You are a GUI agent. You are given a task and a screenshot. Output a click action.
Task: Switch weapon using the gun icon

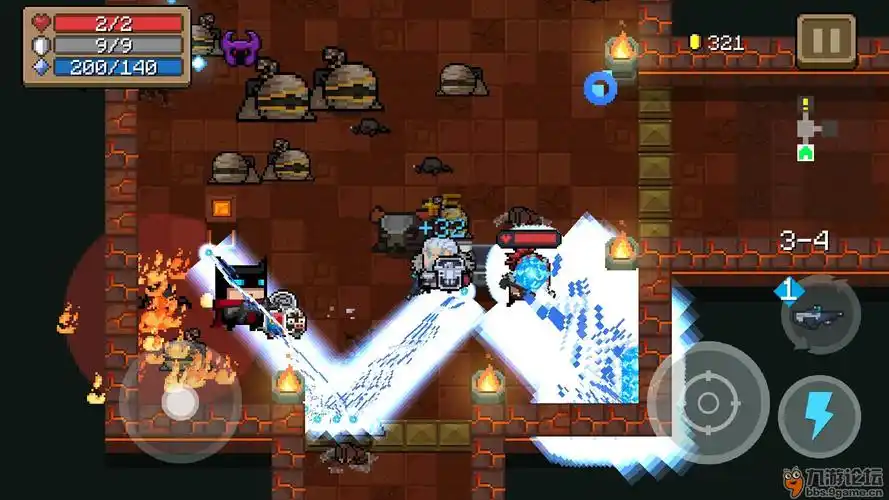tap(818, 317)
